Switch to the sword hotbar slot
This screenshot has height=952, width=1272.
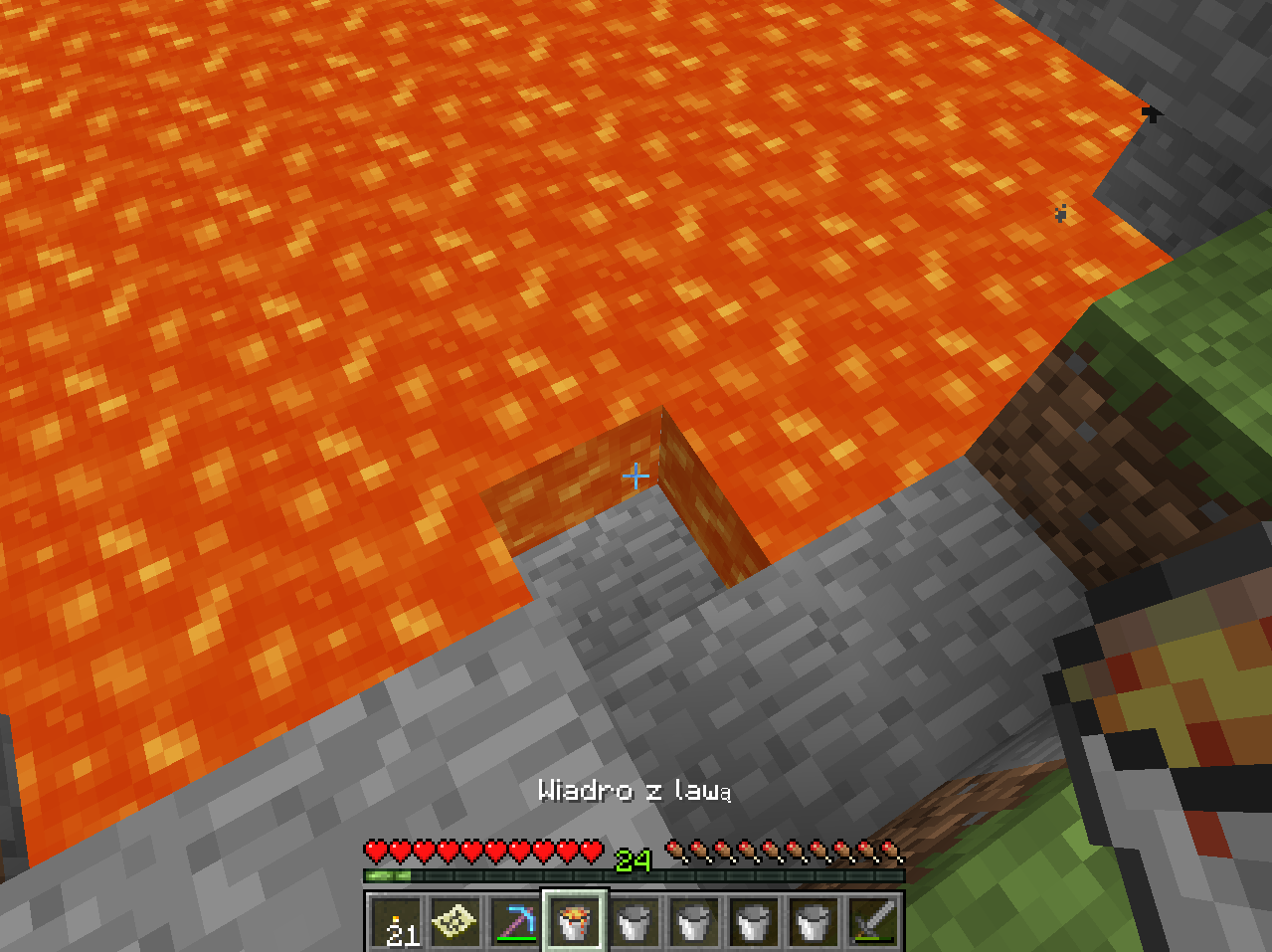coord(871,922)
